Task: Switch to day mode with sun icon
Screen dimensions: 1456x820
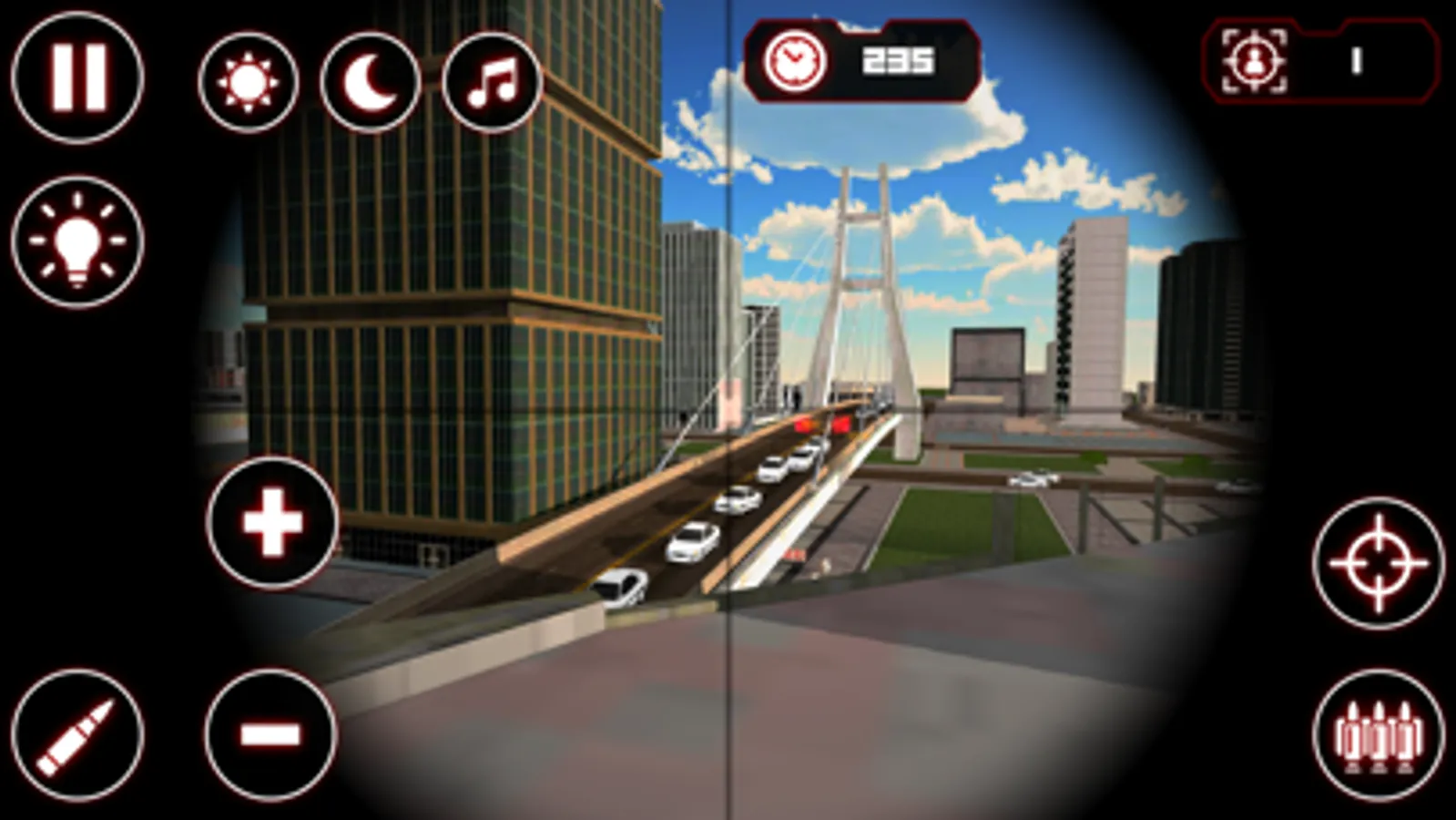Action: pyautogui.click(x=248, y=80)
